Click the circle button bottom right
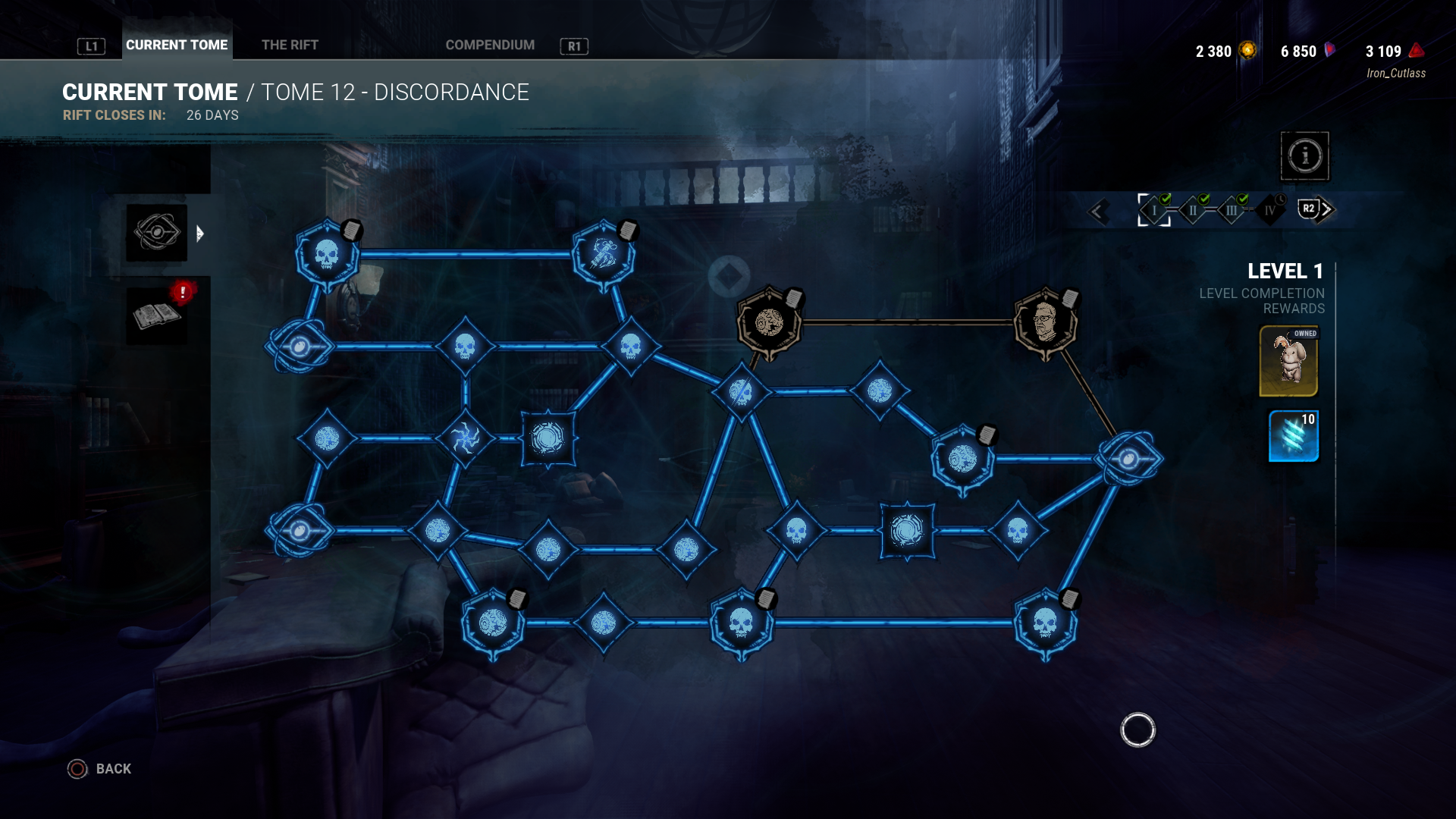Viewport: 1456px width, 819px height. point(1137,730)
